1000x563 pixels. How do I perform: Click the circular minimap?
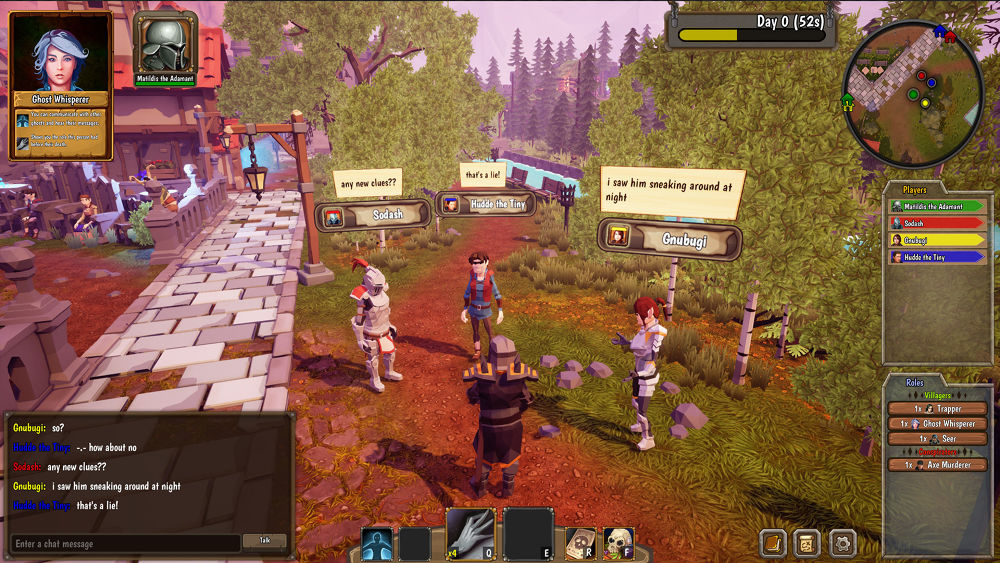point(912,94)
